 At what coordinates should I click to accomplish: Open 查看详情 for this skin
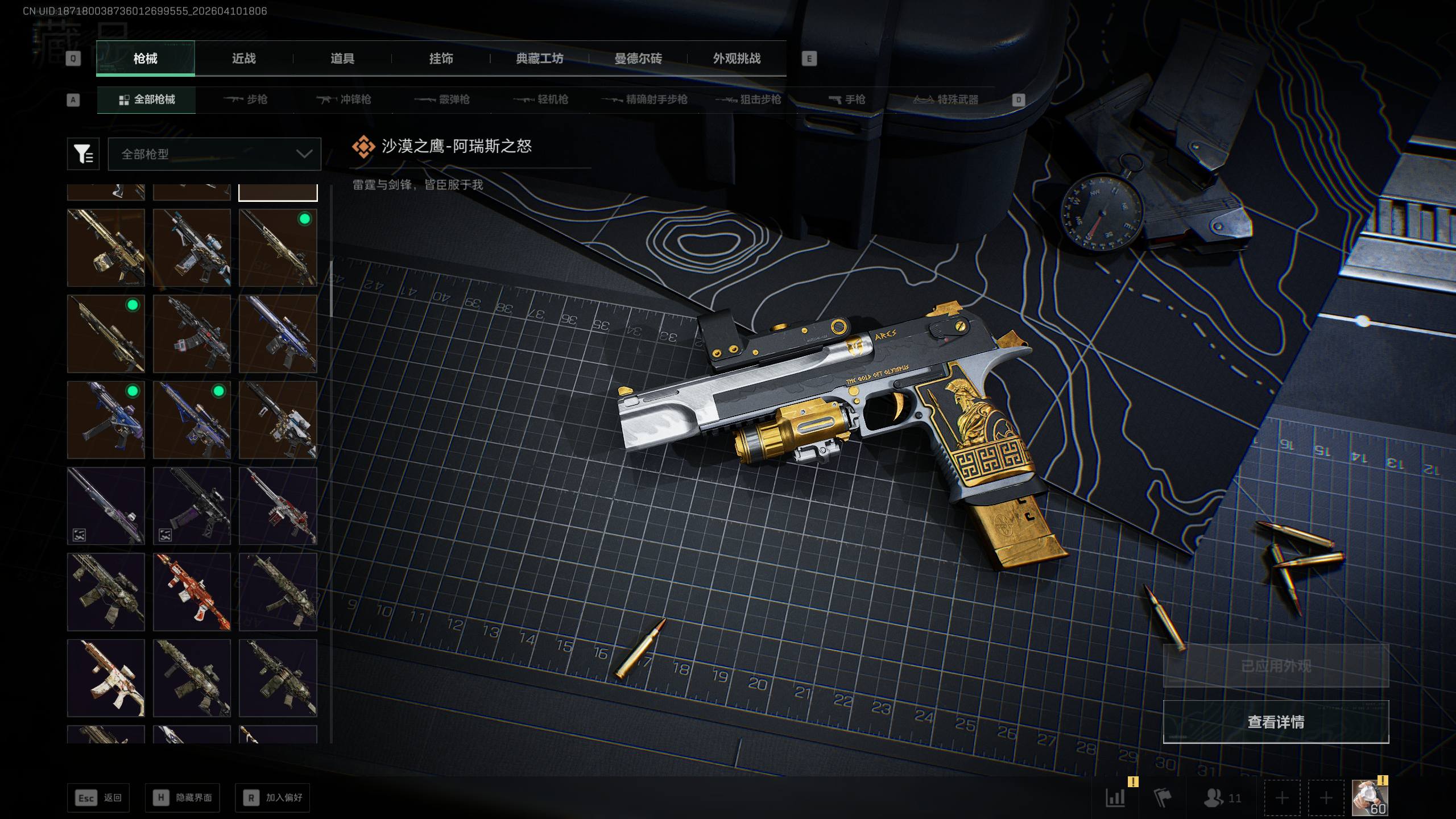click(x=1276, y=722)
